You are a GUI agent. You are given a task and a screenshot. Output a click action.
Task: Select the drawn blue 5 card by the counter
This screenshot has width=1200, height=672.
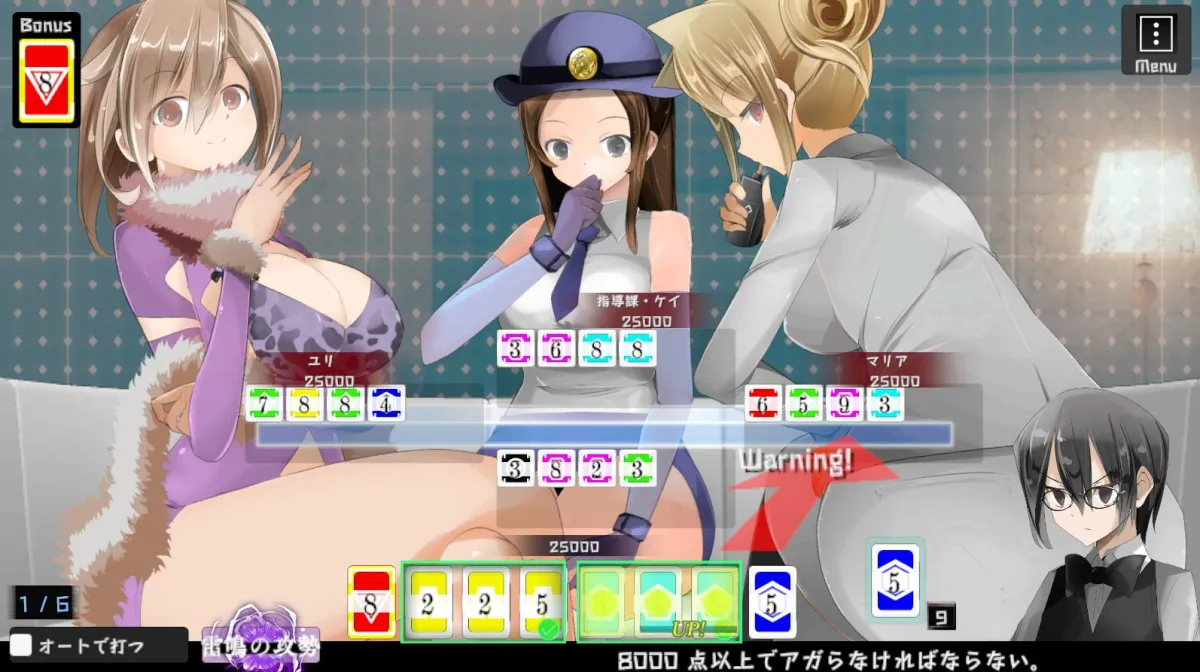tap(894, 579)
